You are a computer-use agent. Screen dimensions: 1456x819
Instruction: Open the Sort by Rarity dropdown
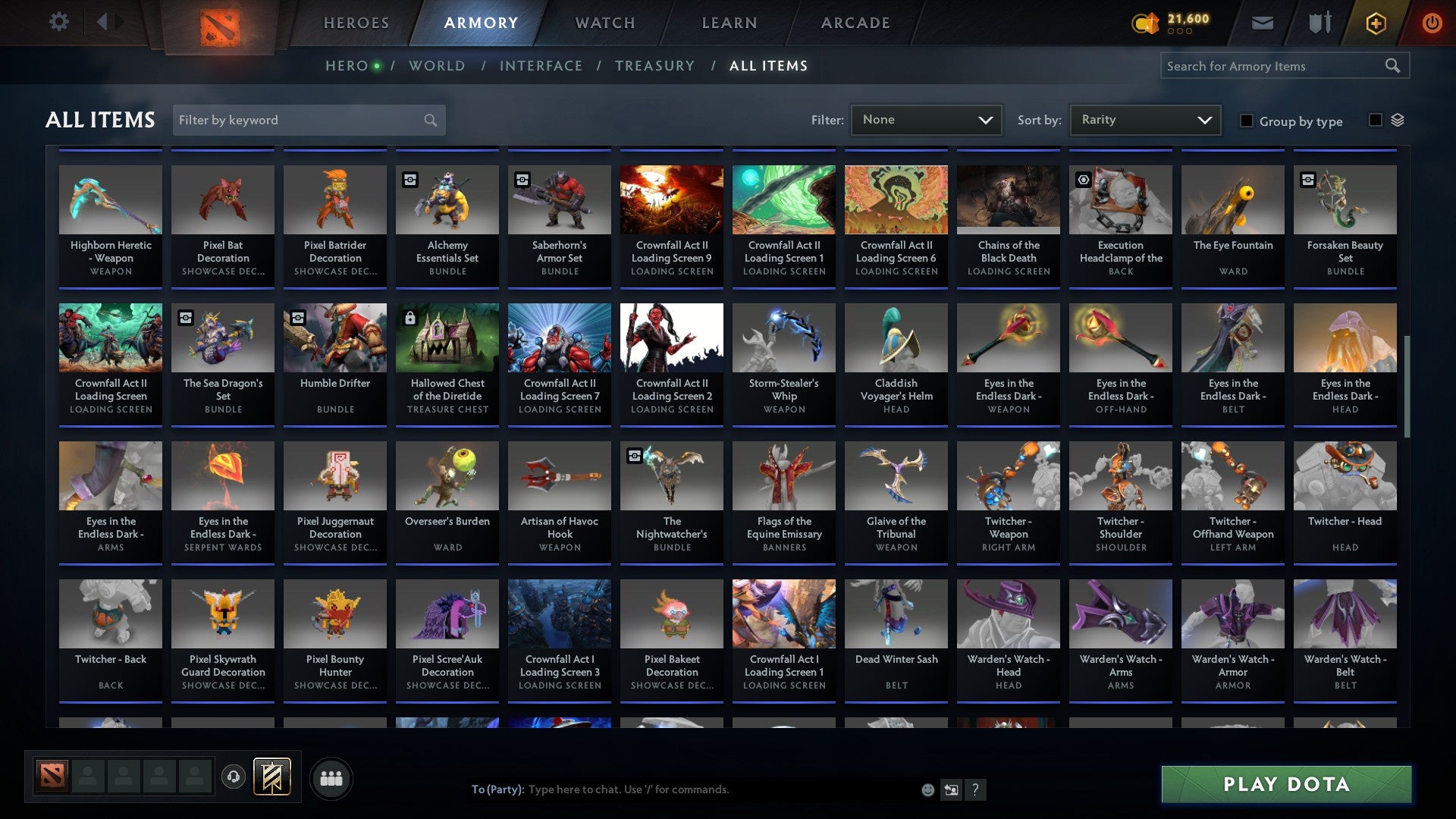click(1144, 119)
